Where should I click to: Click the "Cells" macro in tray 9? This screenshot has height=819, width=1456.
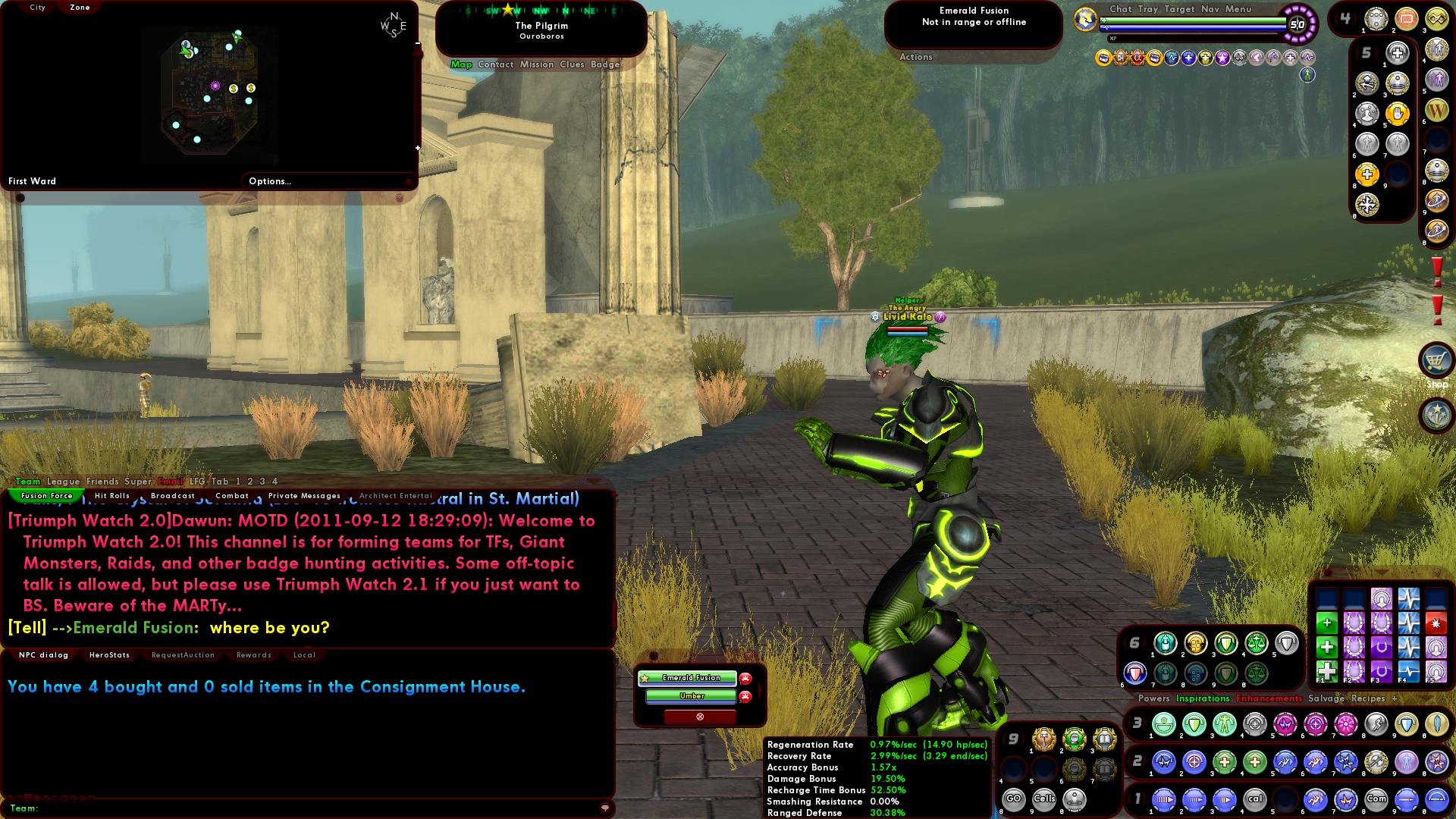1043,799
